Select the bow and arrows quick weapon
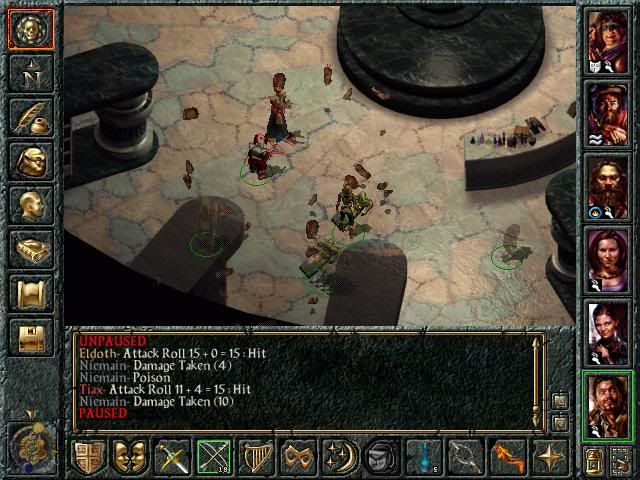This screenshot has width=640, height=480. pos(214,457)
